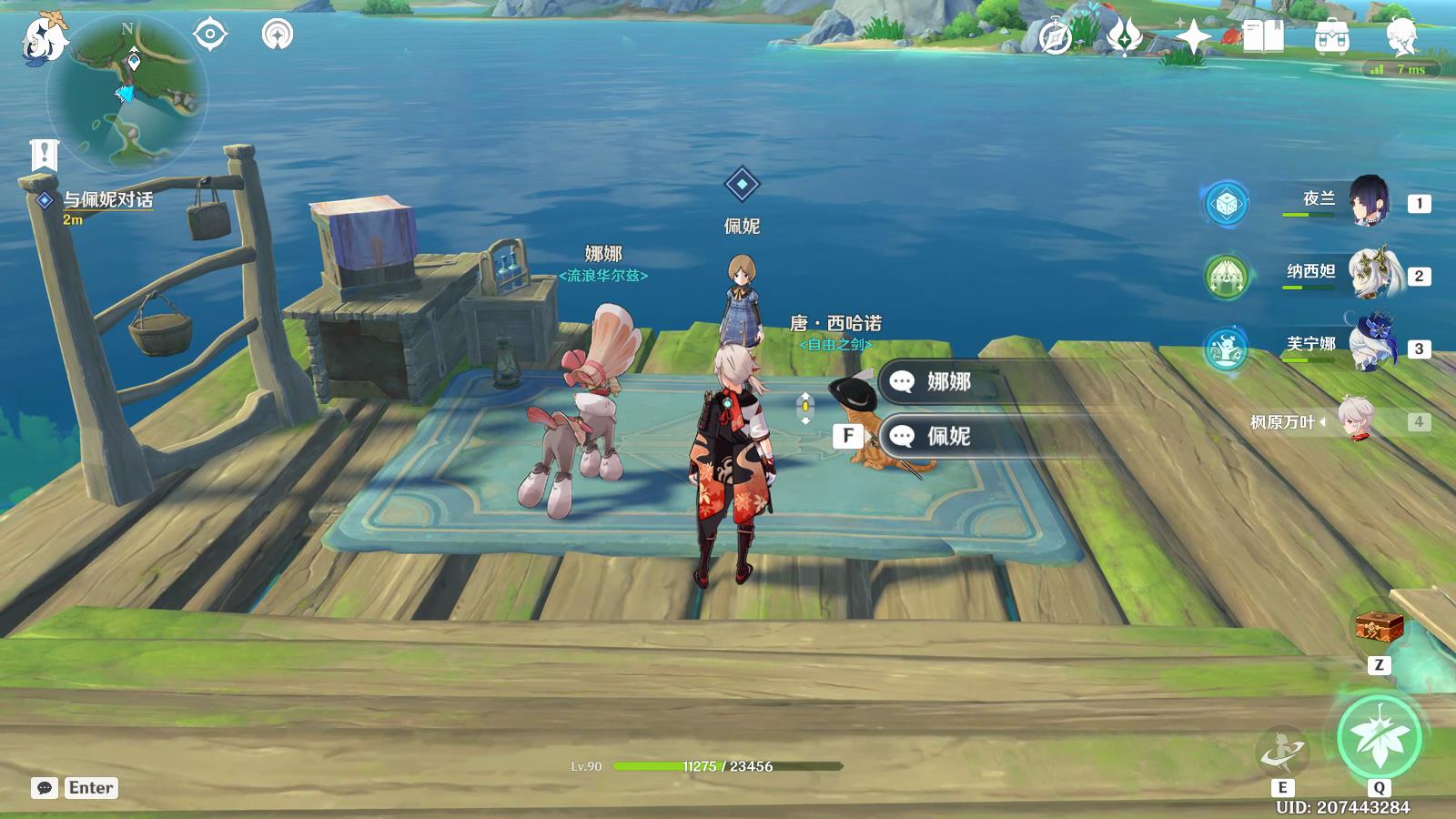Activate the elemental burst leaf icon
The image size is (1456, 819).
[x=1379, y=737]
